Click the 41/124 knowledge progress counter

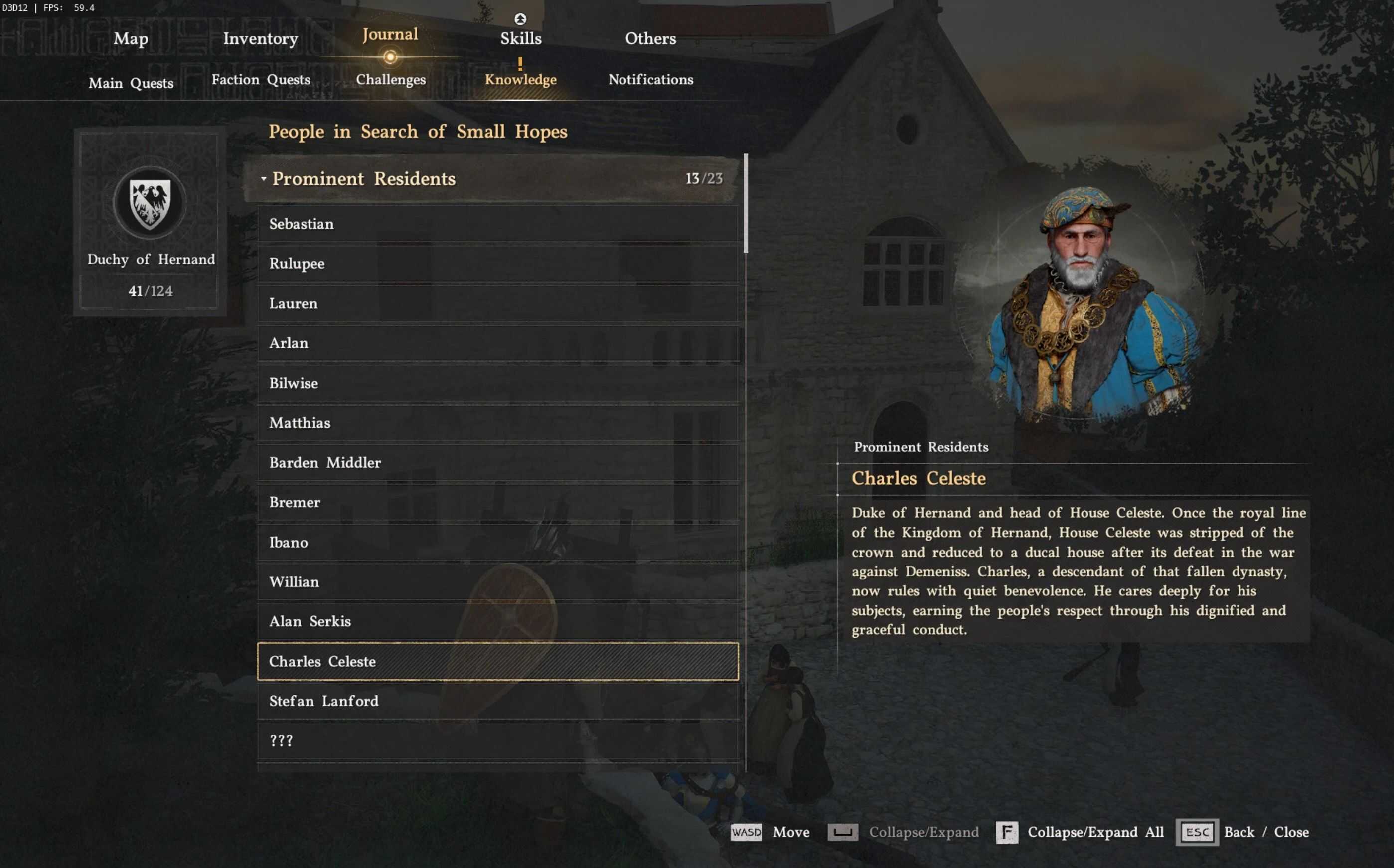pos(150,291)
